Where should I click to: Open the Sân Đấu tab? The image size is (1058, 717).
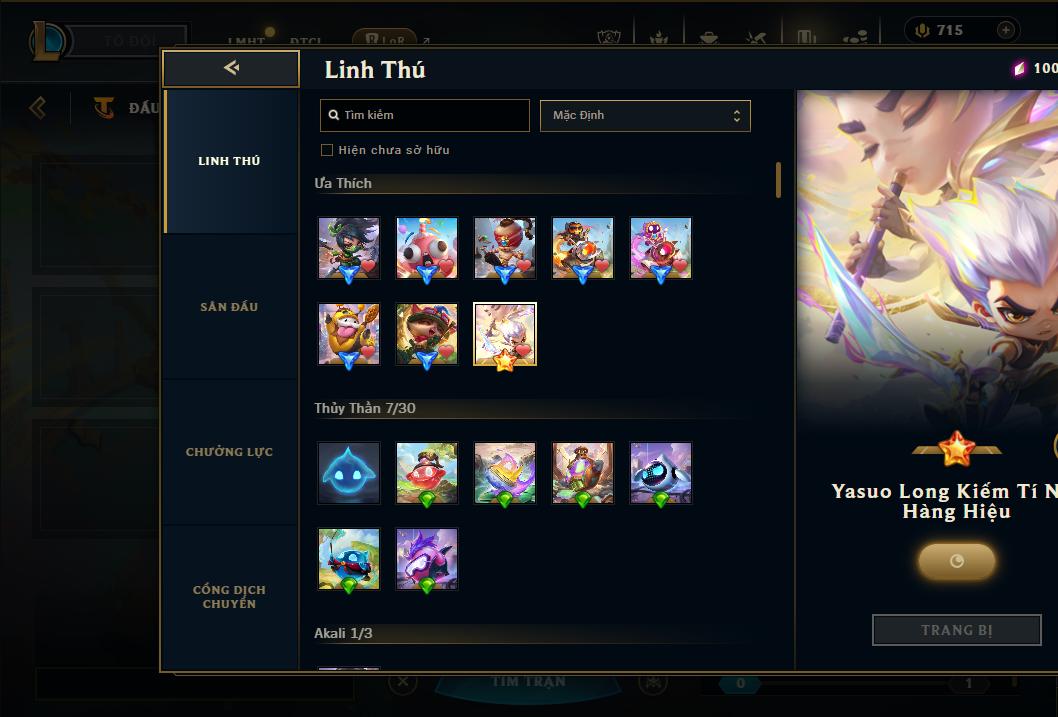tap(229, 307)
